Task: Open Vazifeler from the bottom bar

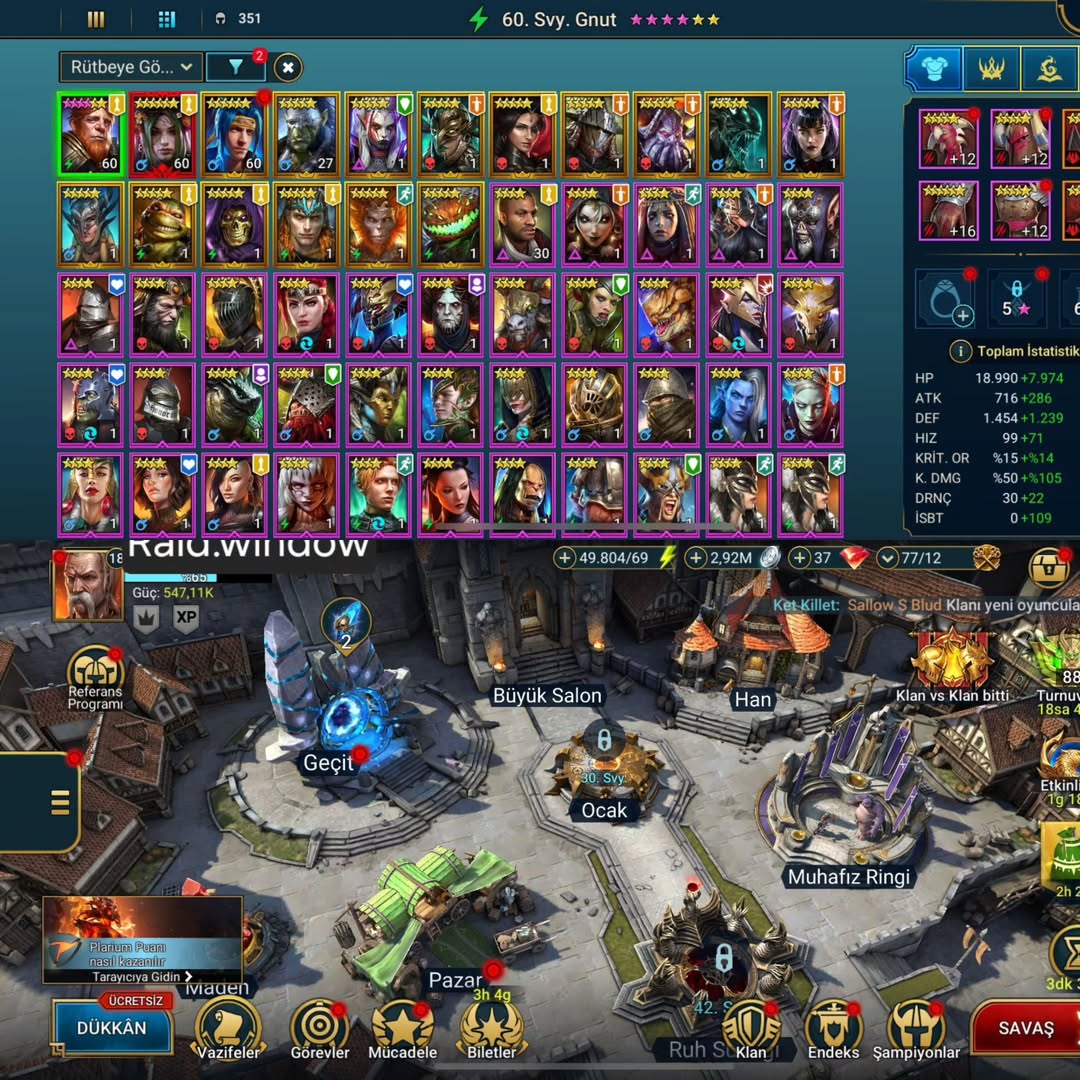Action: click(229, 1029)
